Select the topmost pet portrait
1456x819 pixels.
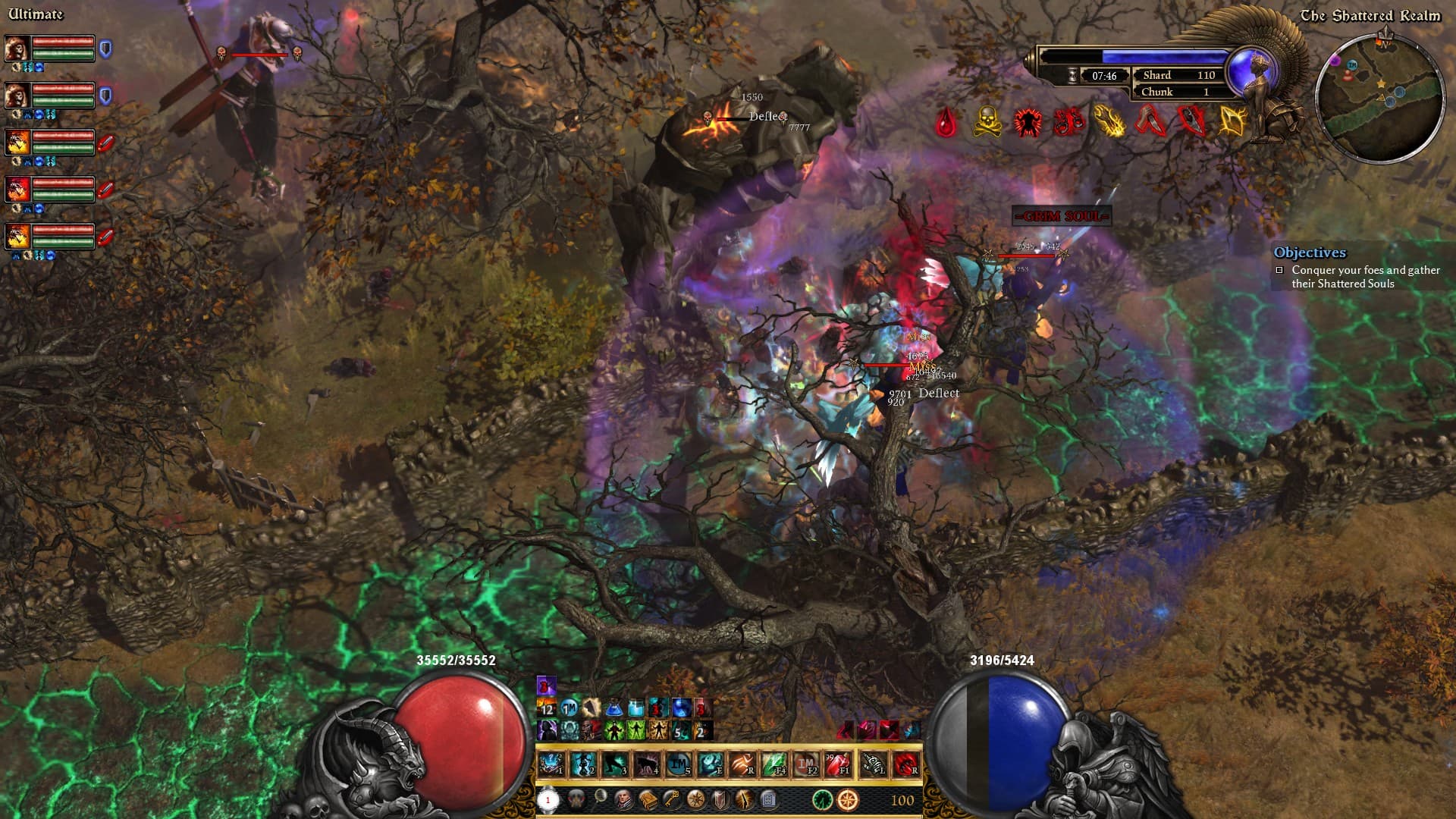[x=17, y=49]
